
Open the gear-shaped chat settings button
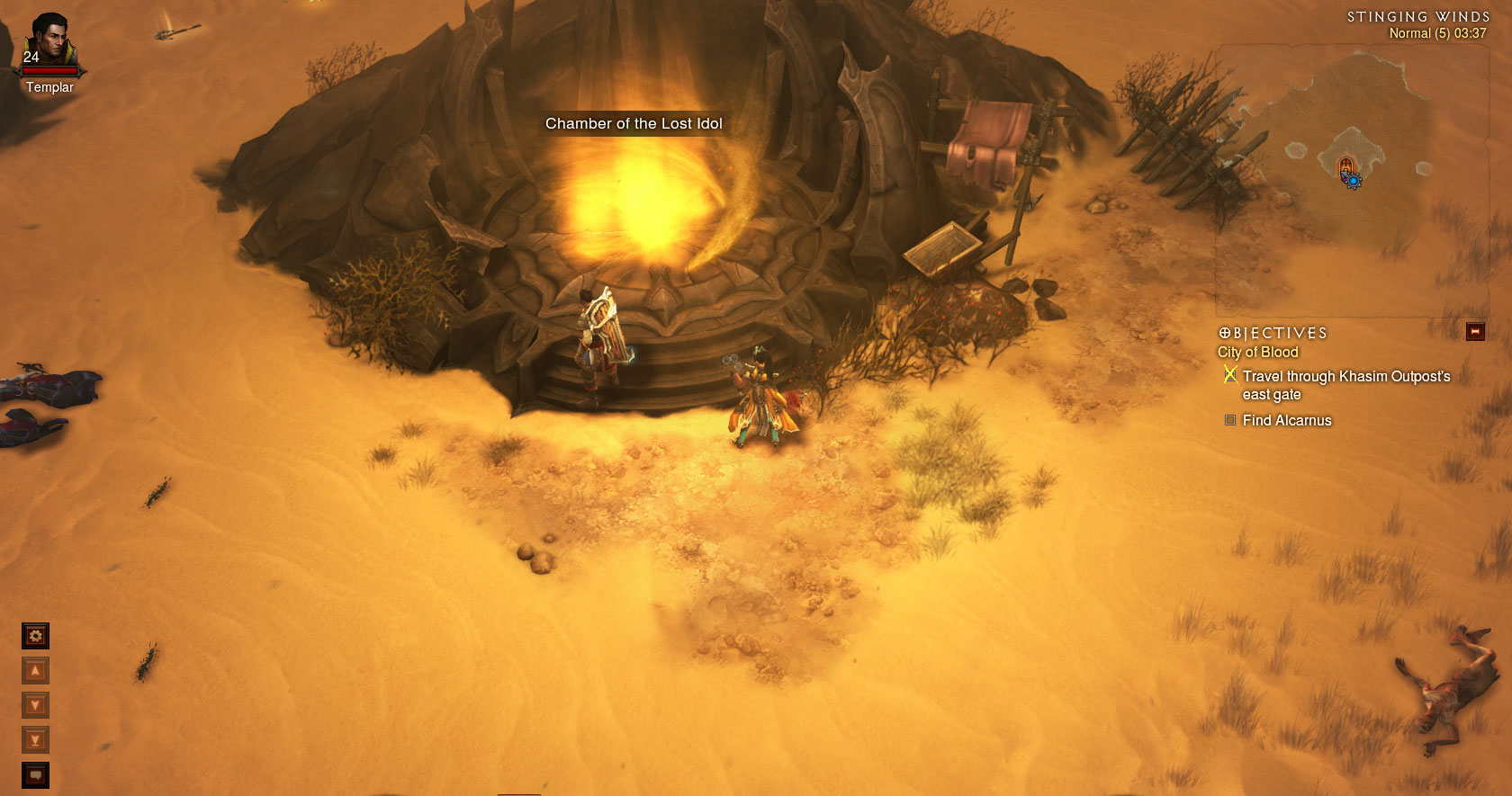35,636
